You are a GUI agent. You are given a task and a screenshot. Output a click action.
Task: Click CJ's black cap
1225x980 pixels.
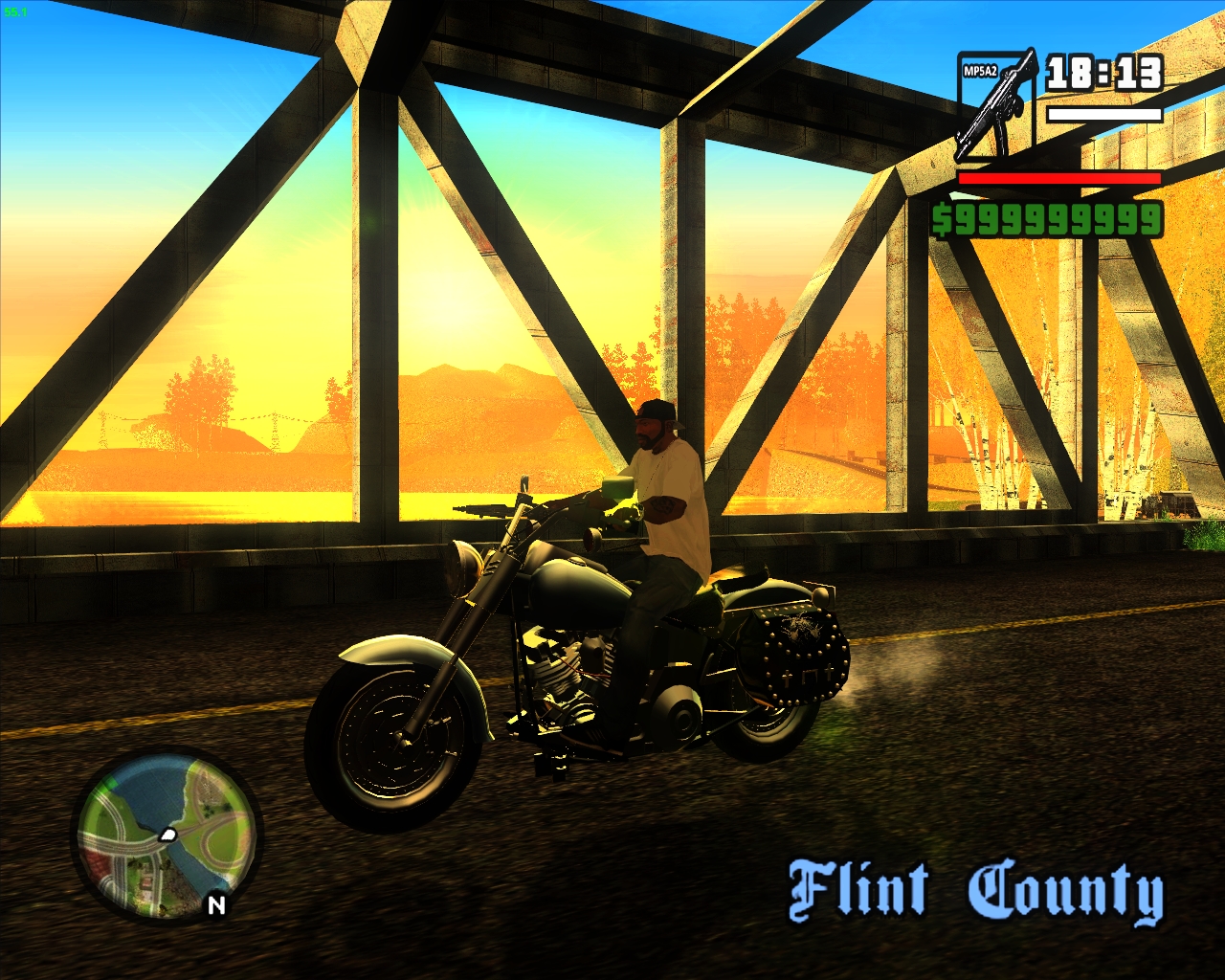[656, 412]
